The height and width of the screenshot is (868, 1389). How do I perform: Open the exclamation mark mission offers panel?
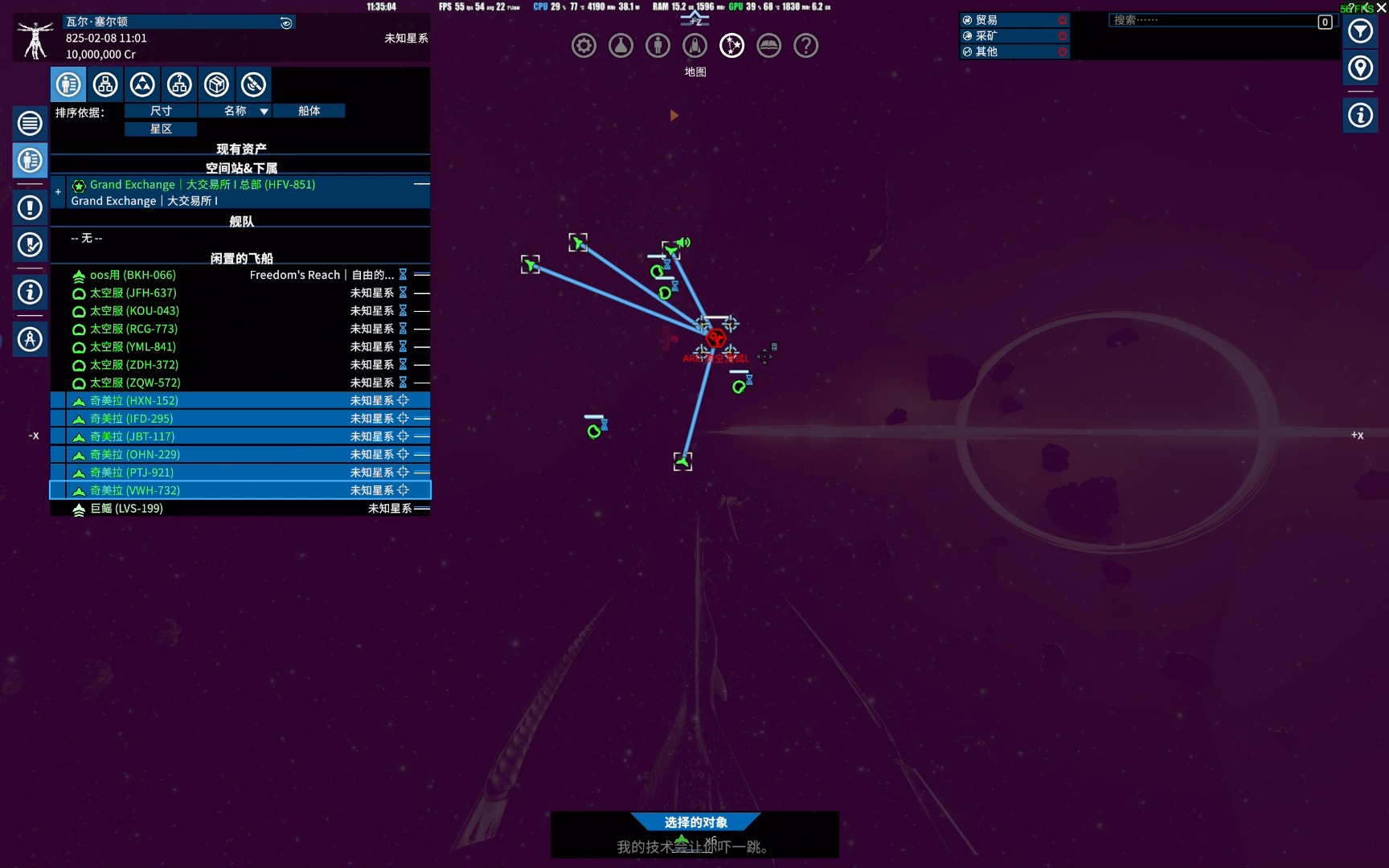[30, 208]
